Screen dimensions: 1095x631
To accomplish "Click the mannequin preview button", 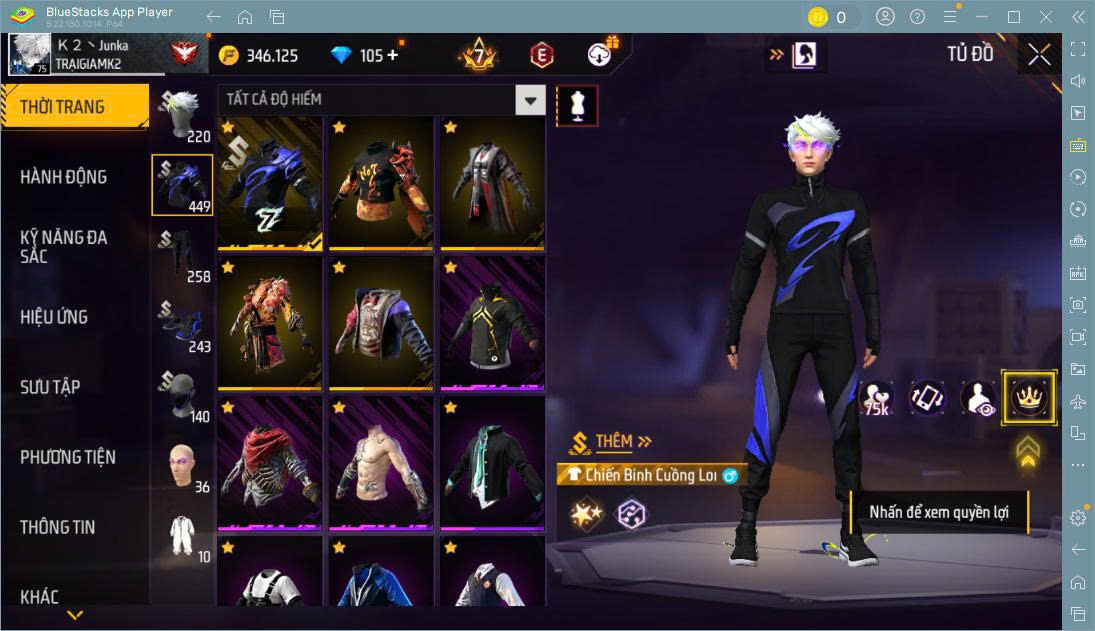I will pos(577,105).
